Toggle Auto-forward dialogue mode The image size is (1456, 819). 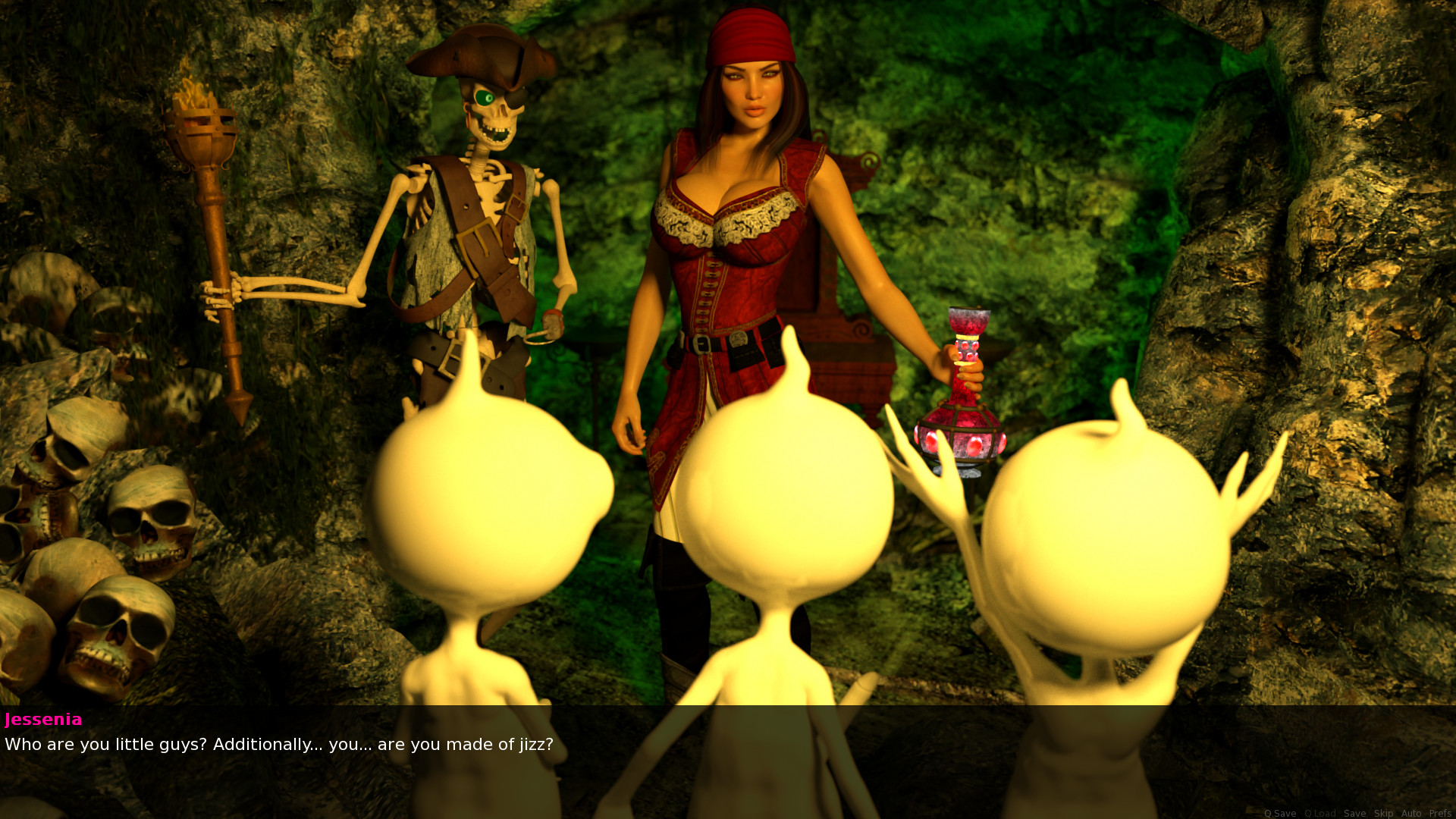pos(1411,813)
